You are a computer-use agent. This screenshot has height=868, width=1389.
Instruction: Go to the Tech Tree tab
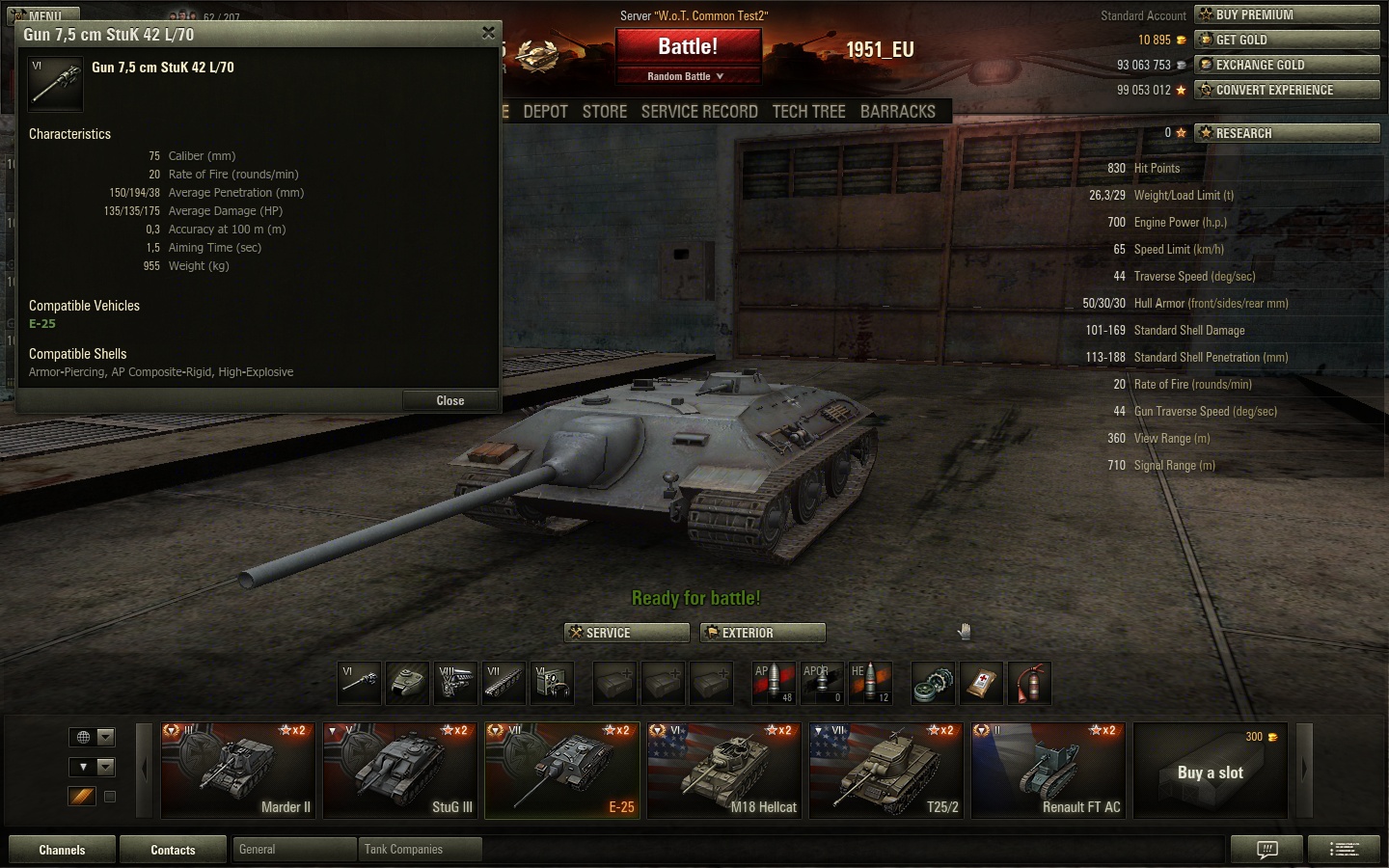[x=808, y=112]
